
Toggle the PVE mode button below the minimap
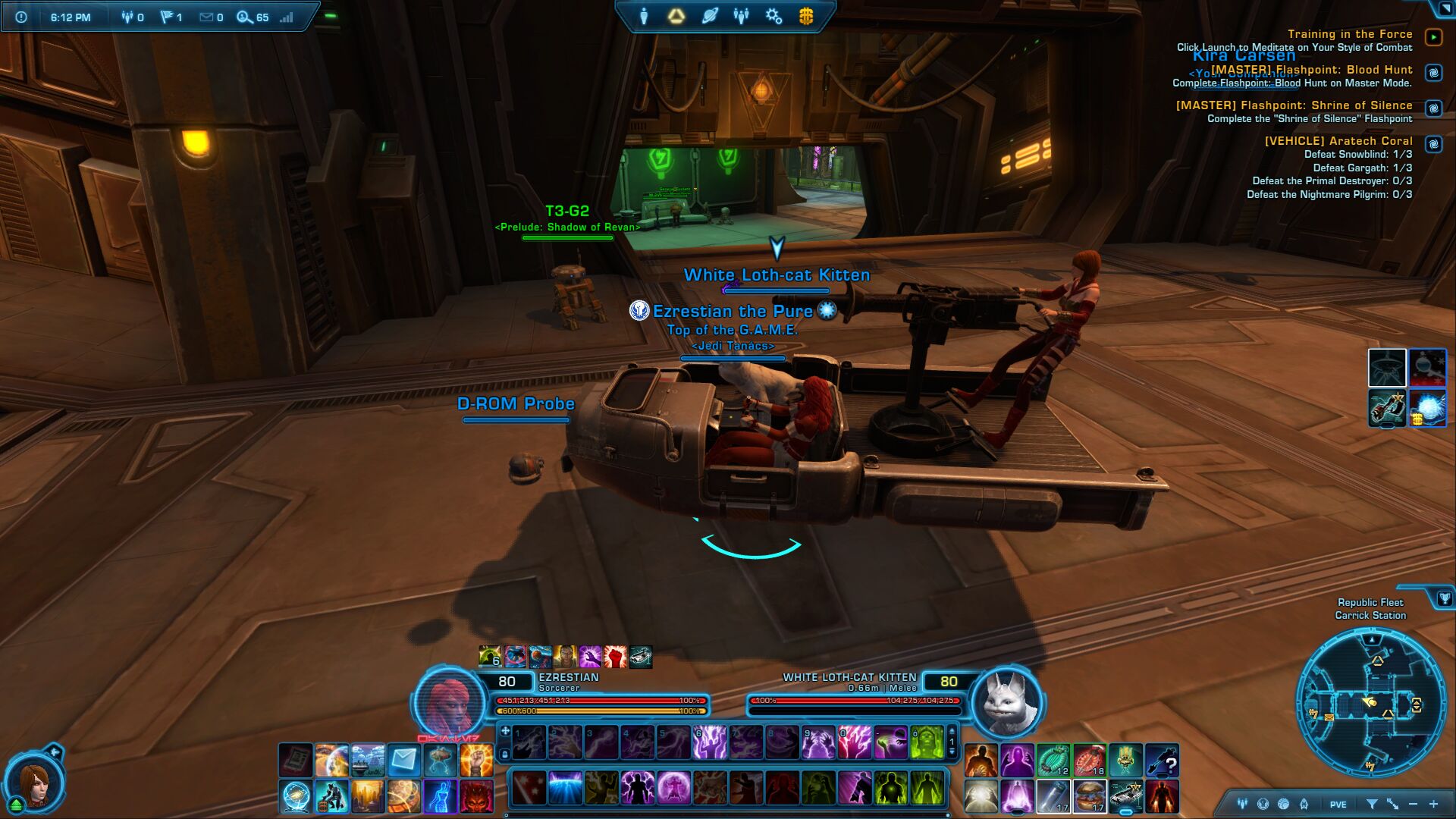(1338, 805)
